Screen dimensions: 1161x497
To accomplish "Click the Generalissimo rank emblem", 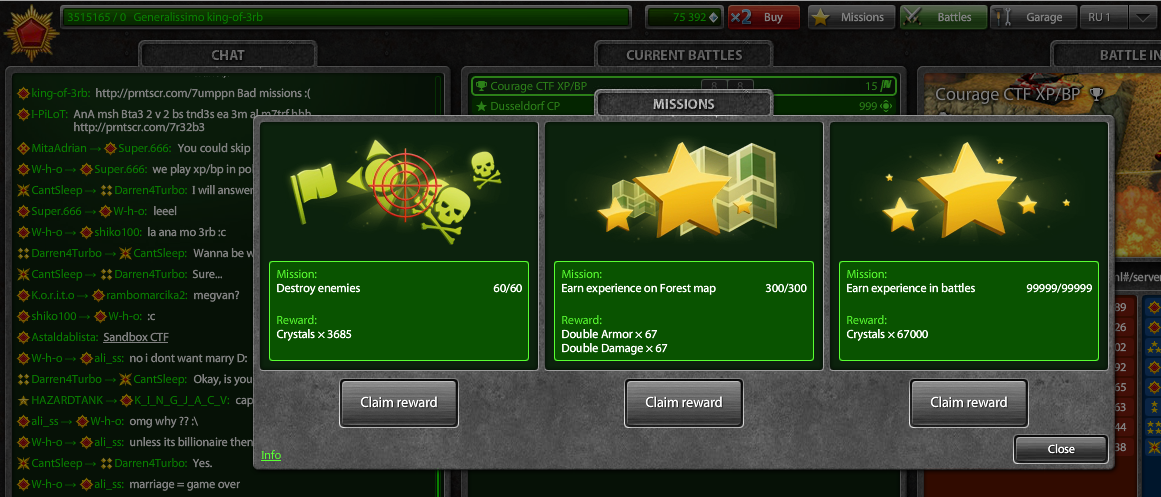I will 28,30.
